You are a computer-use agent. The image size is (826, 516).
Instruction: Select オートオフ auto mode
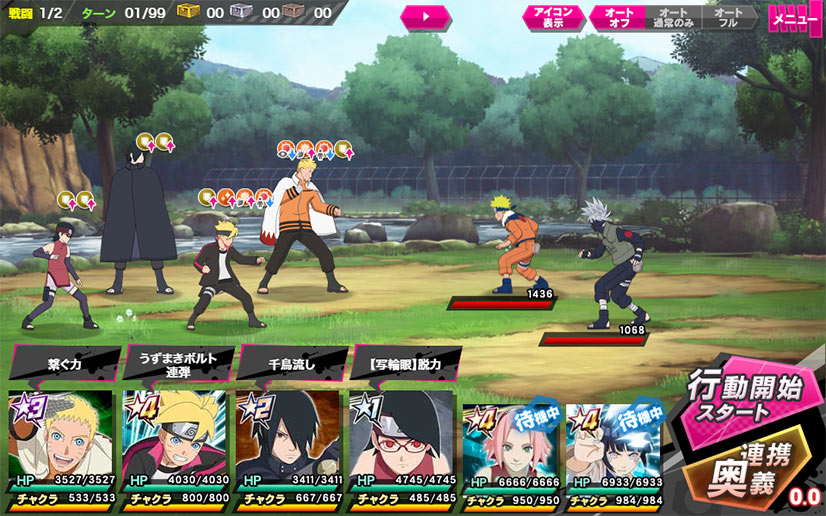click(x=613, y=17)
